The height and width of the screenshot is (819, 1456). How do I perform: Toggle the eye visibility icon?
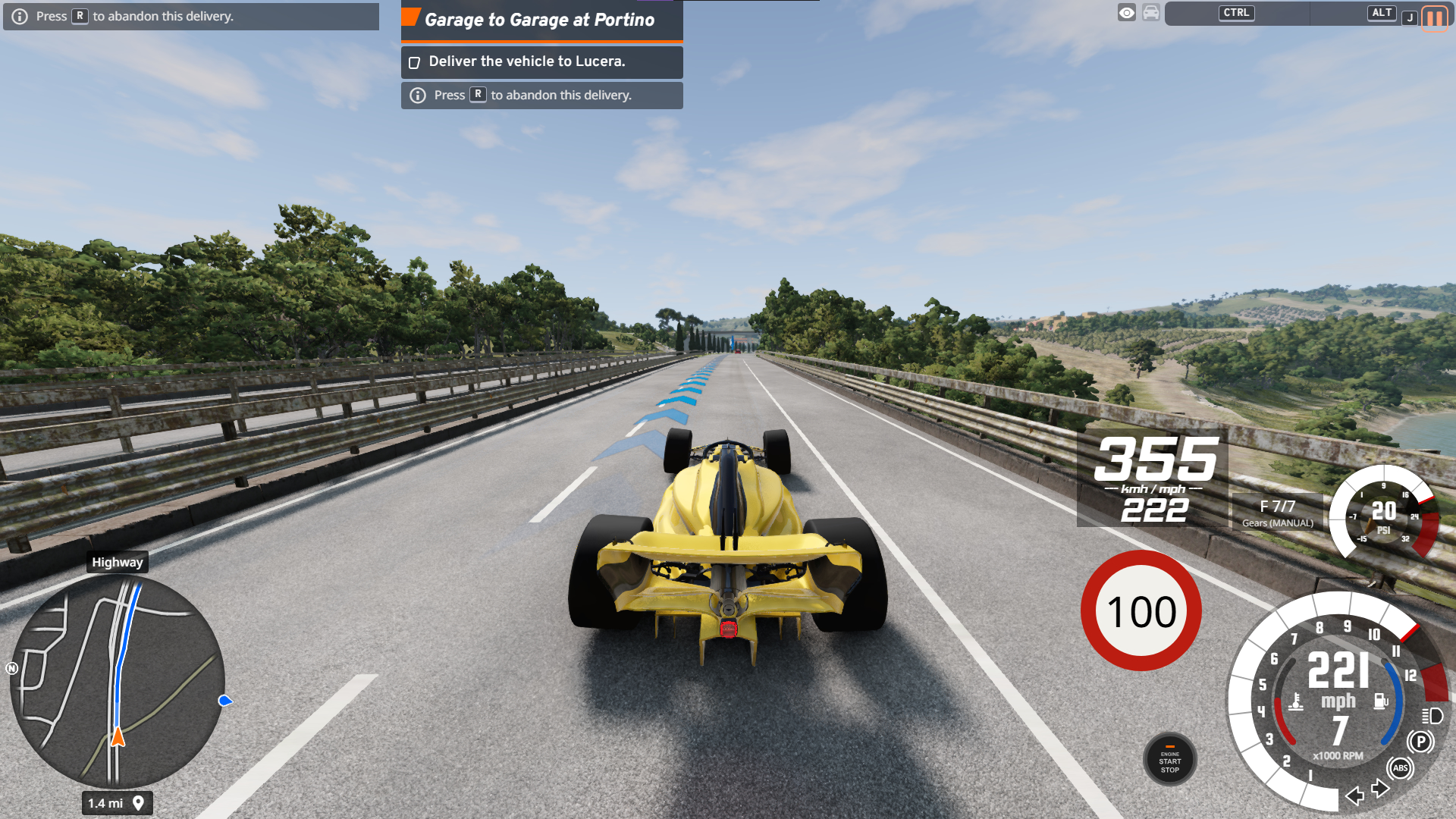tap(1127, 13)
